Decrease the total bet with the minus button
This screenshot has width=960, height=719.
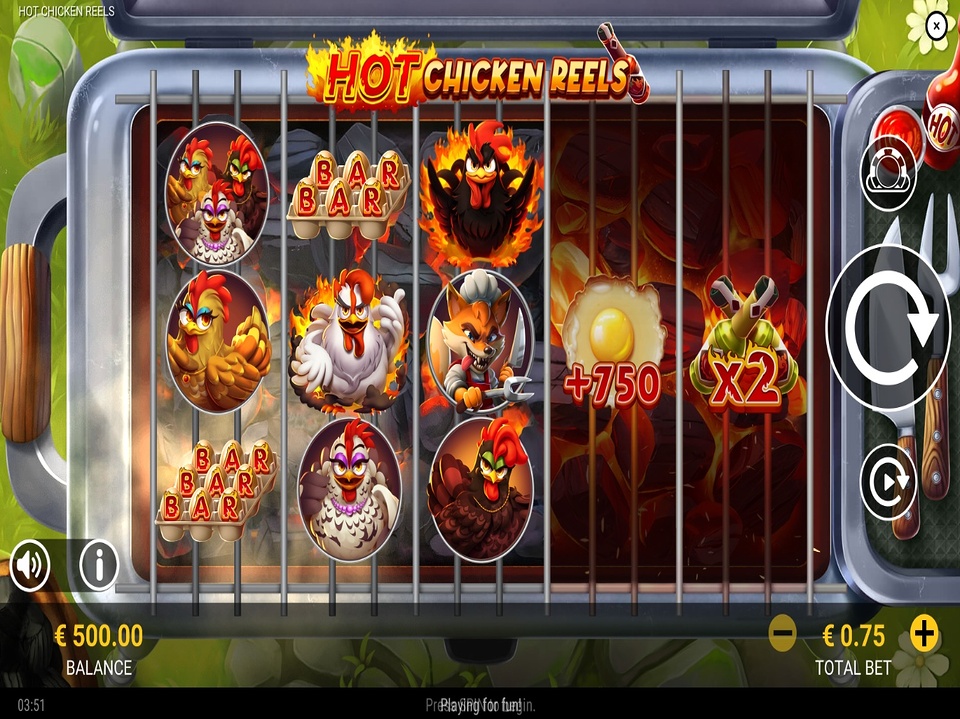pyautogui.click(x=782, y=634)
